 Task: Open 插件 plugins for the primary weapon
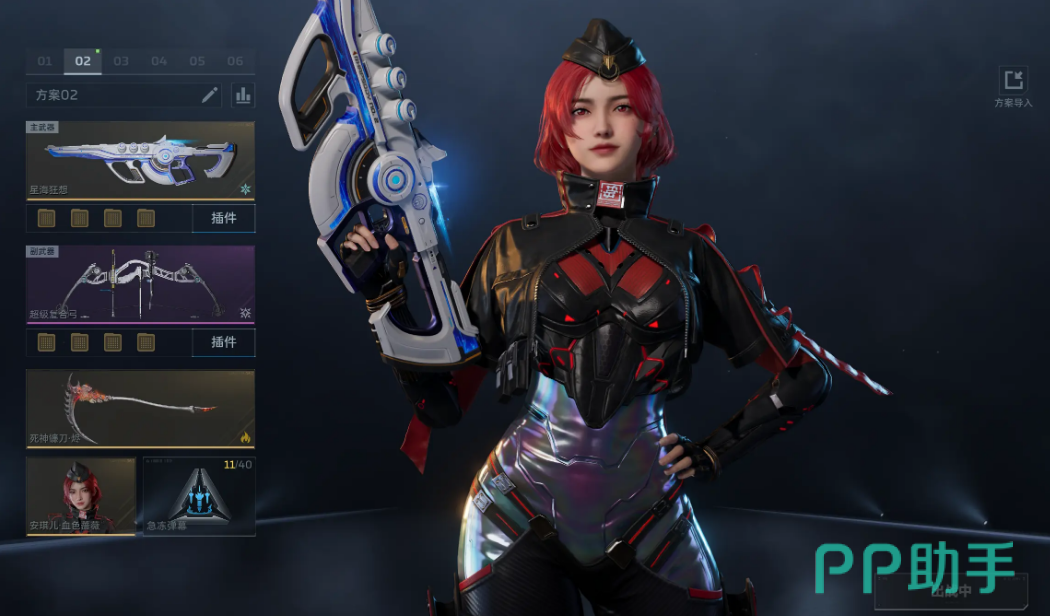click(224, 218)
